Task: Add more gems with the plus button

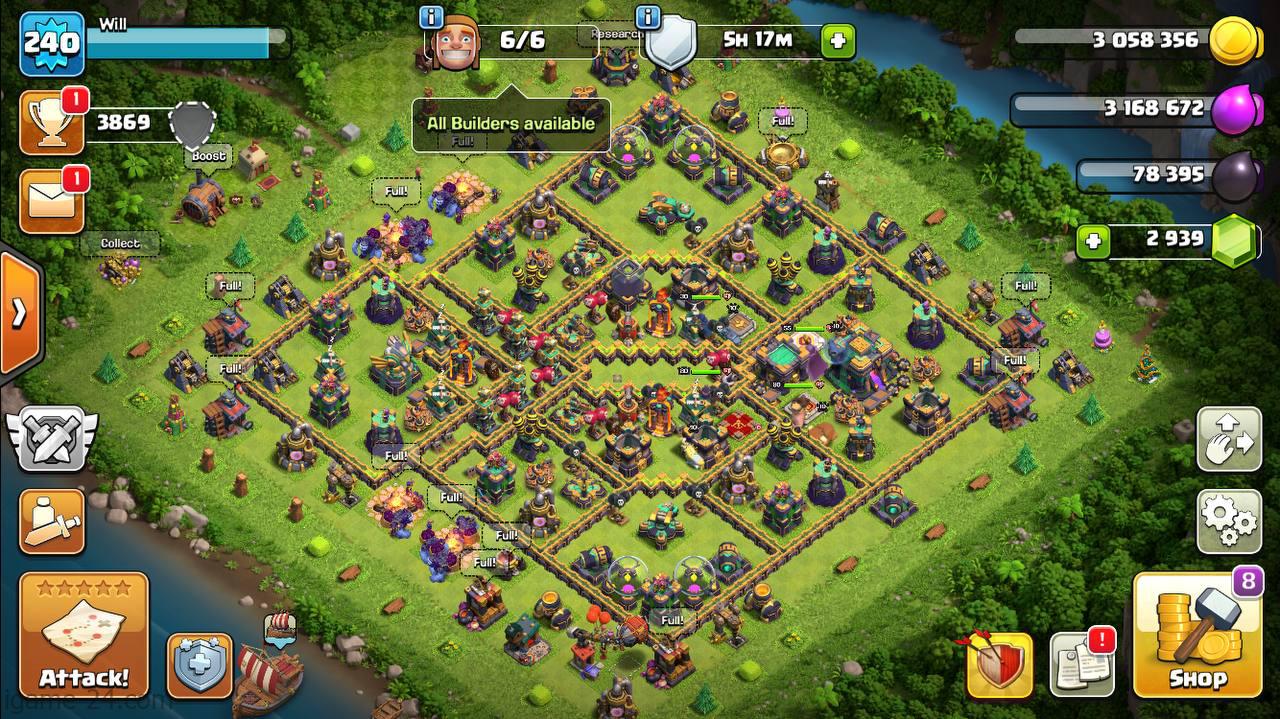Action: tap(1093, 242)
